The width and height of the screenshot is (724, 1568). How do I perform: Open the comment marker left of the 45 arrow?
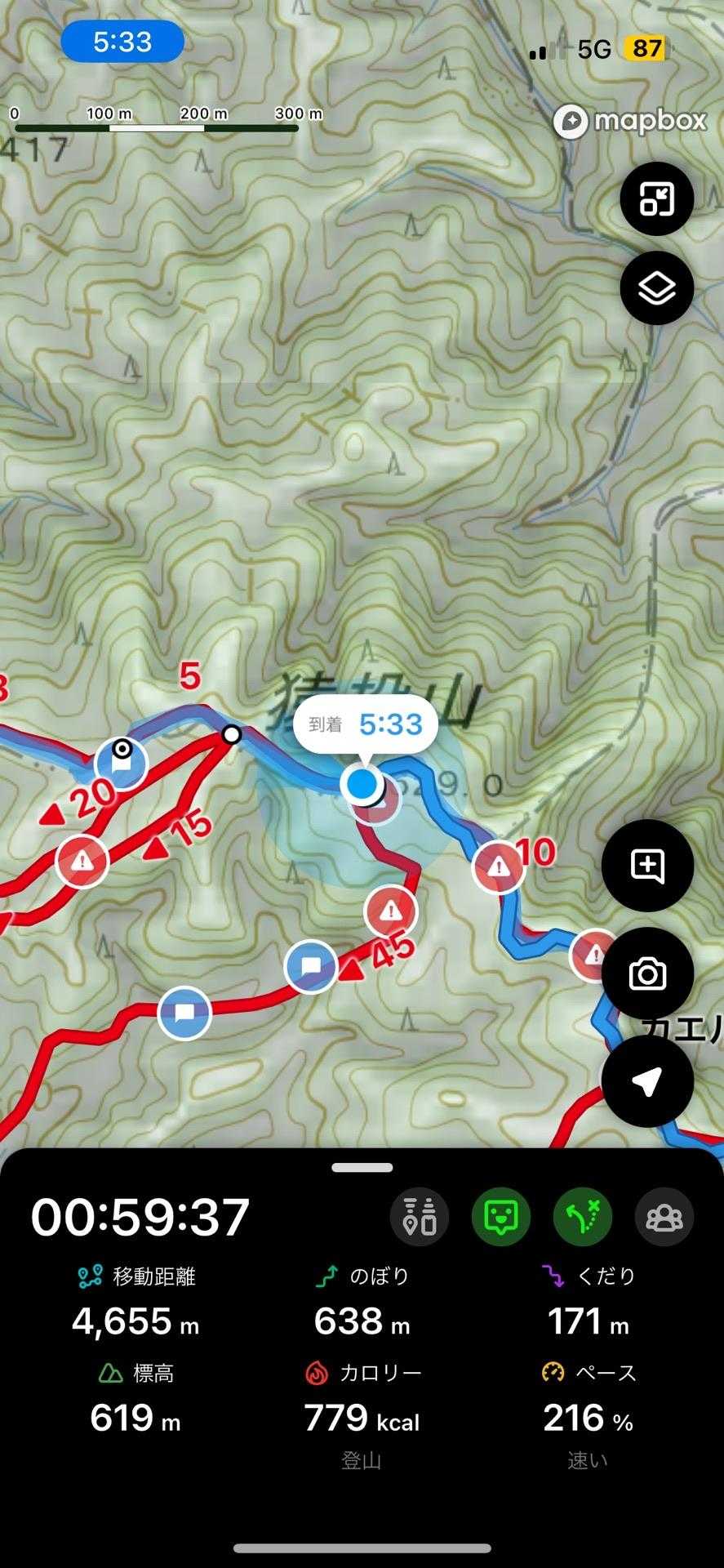[x=310, y=967]
